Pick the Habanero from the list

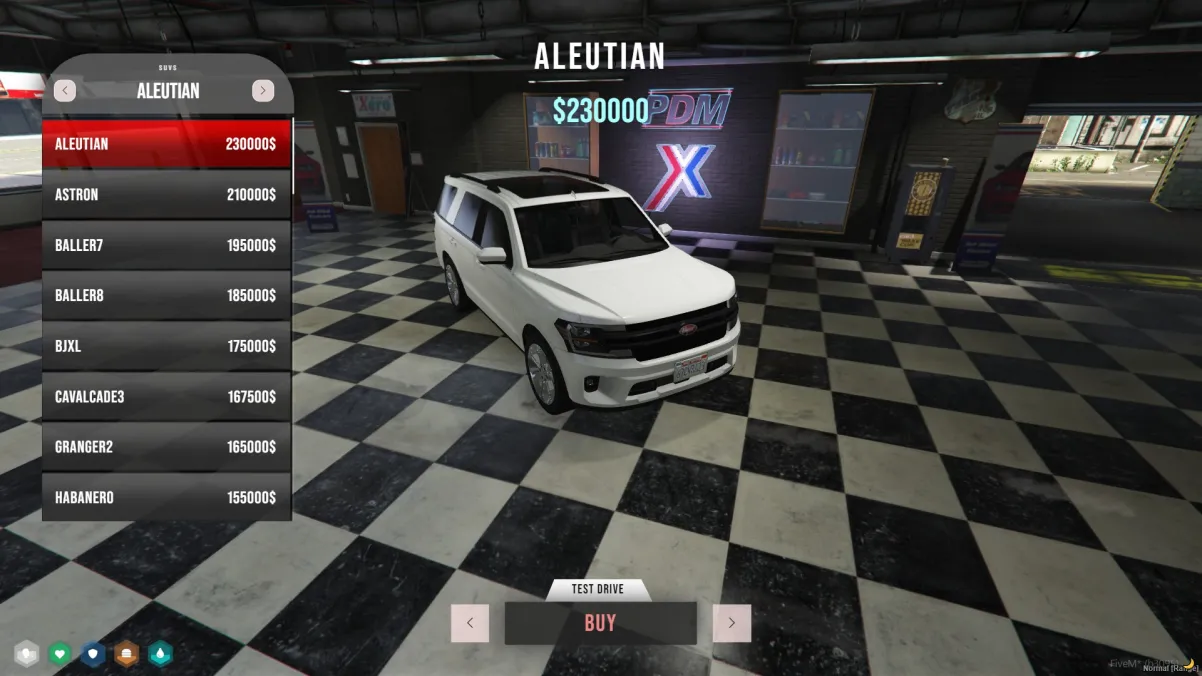click(166, 498)
